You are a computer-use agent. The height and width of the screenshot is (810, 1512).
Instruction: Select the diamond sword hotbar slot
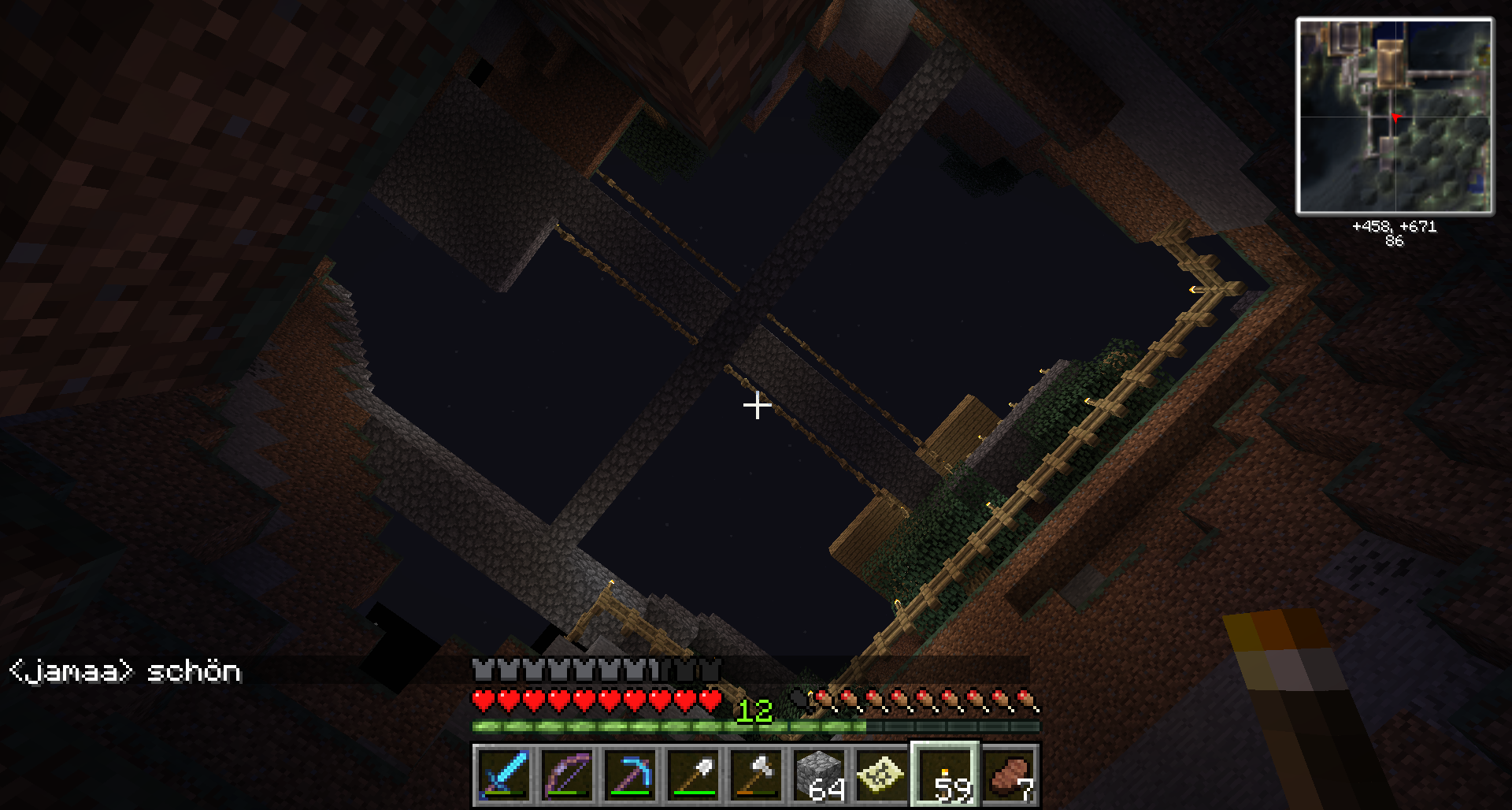504,775
